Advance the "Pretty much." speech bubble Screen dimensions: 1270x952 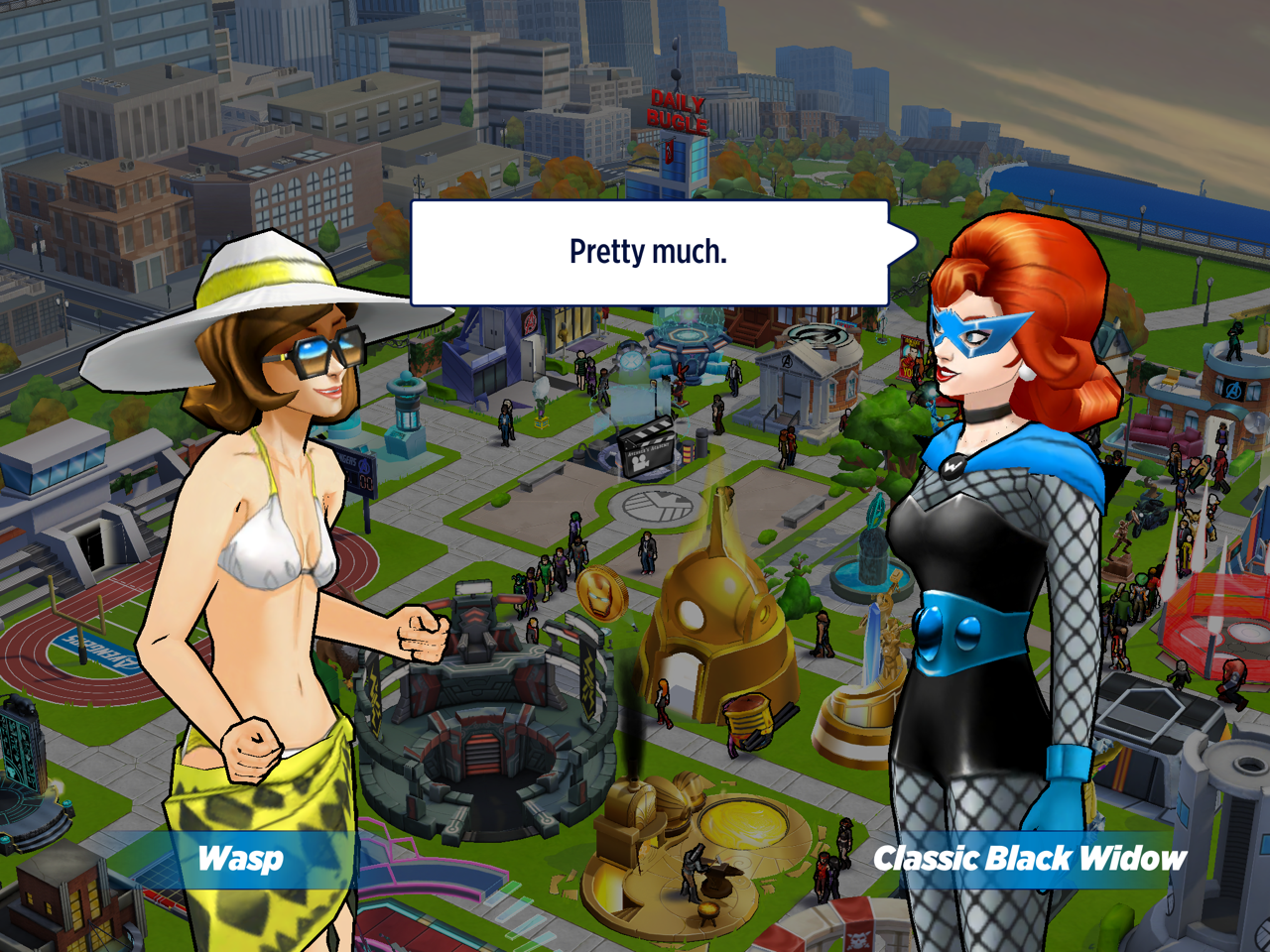pos(649,253)
